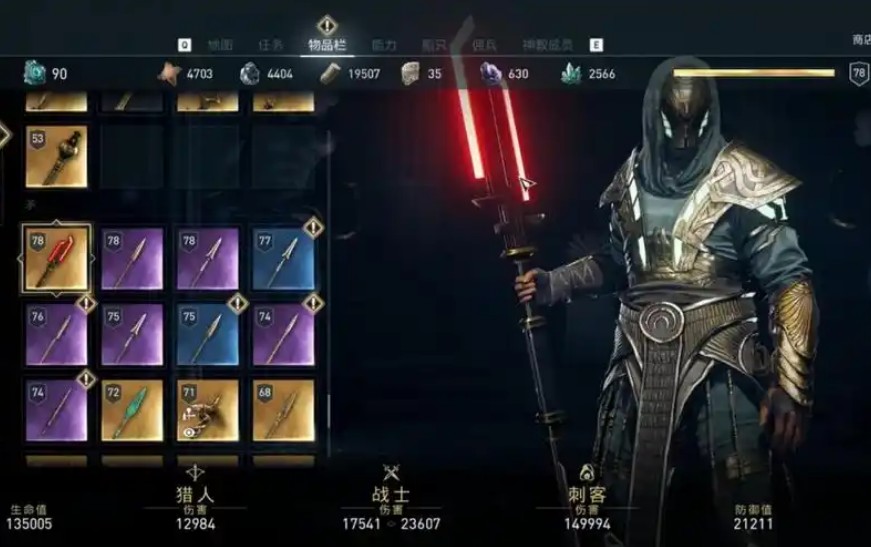Pick the level 76 purple spear slot
871x547 pixels.
point(56,334)
